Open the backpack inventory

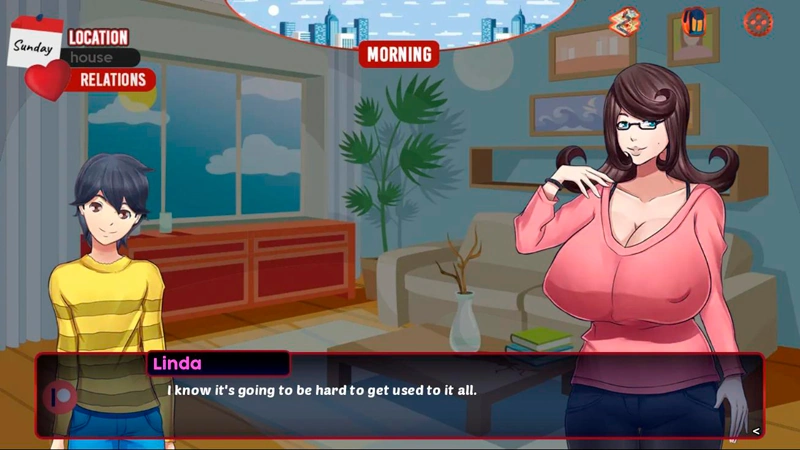click(693, 20)
